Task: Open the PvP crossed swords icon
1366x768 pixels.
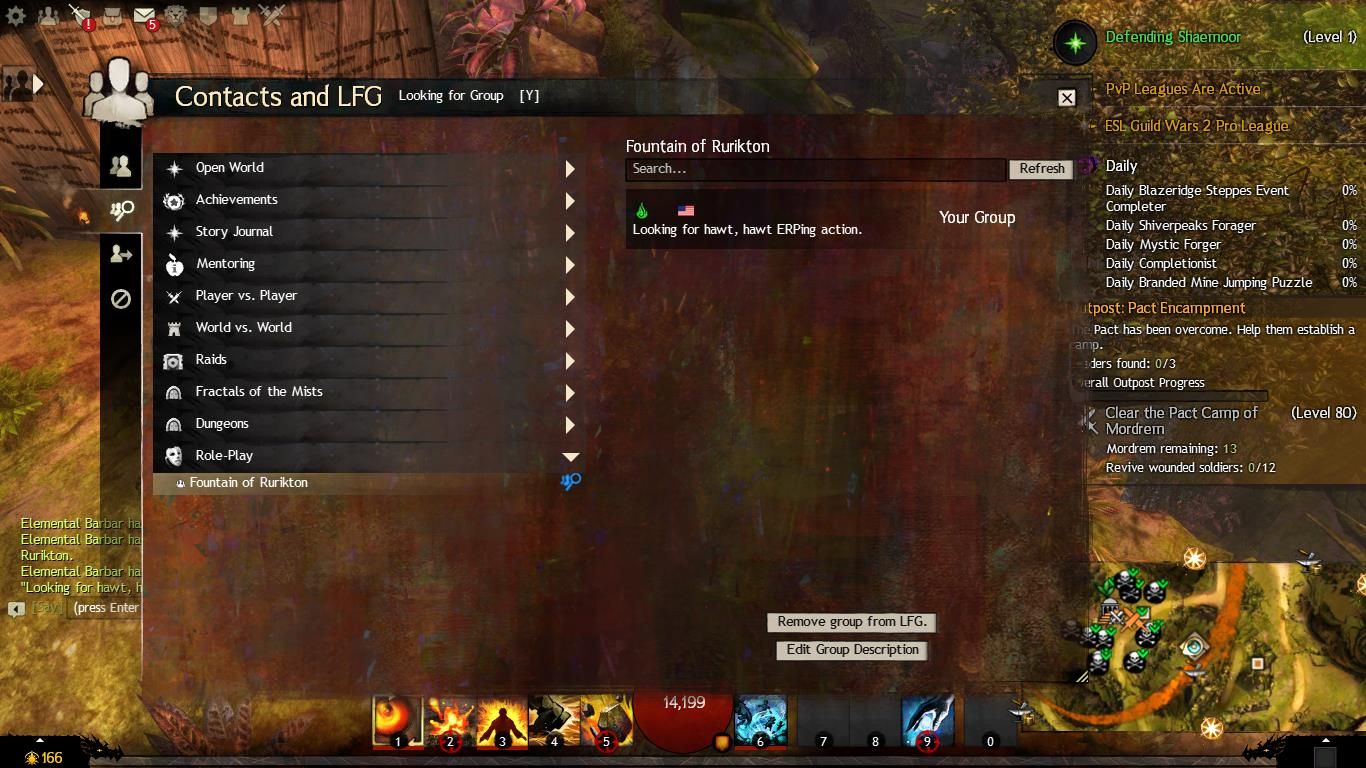Action: pos(269,14)
